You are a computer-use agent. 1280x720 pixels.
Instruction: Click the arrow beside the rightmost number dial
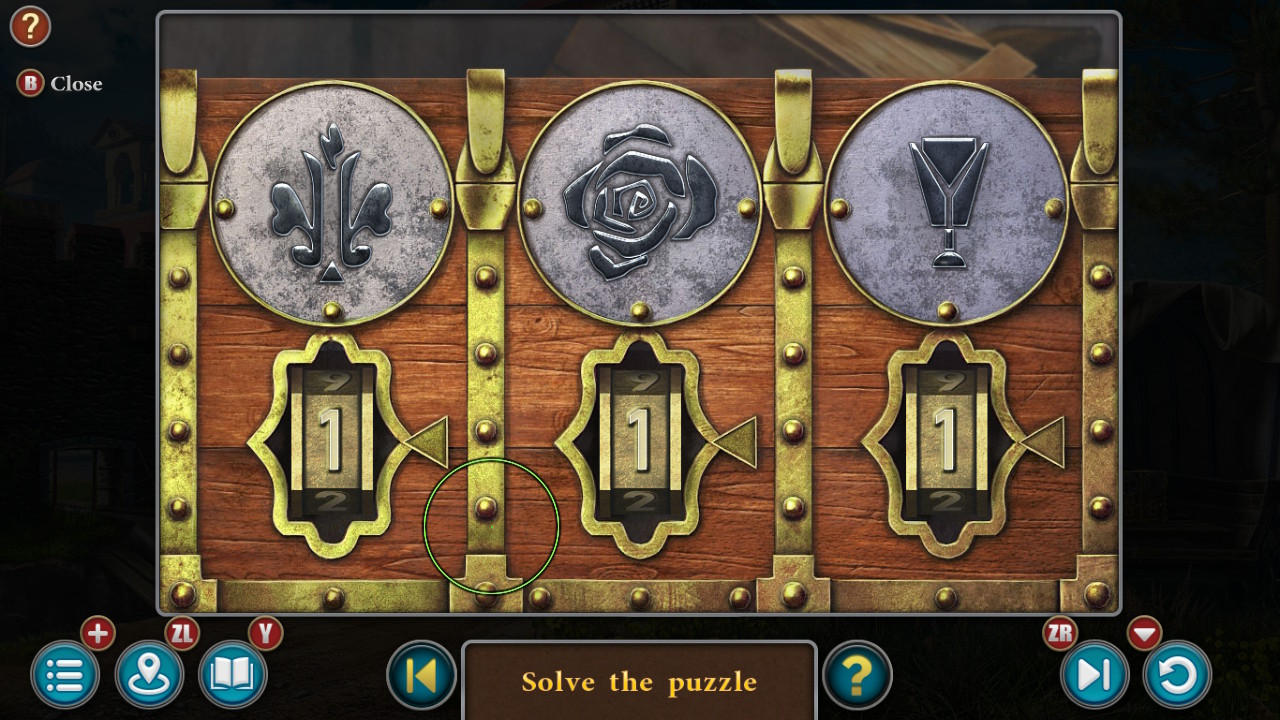point(1046,442)
